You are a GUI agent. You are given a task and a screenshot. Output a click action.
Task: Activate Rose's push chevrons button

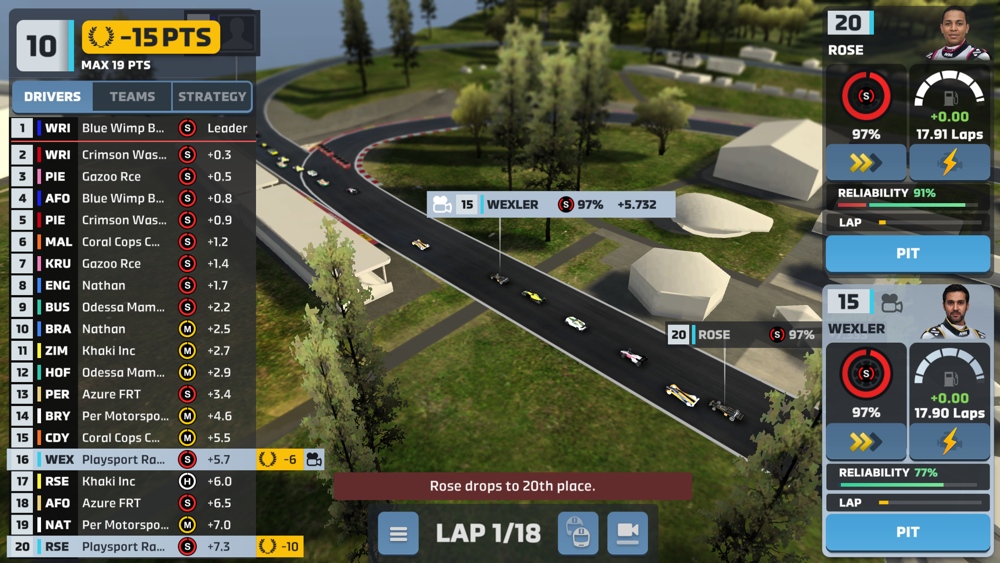866,162
